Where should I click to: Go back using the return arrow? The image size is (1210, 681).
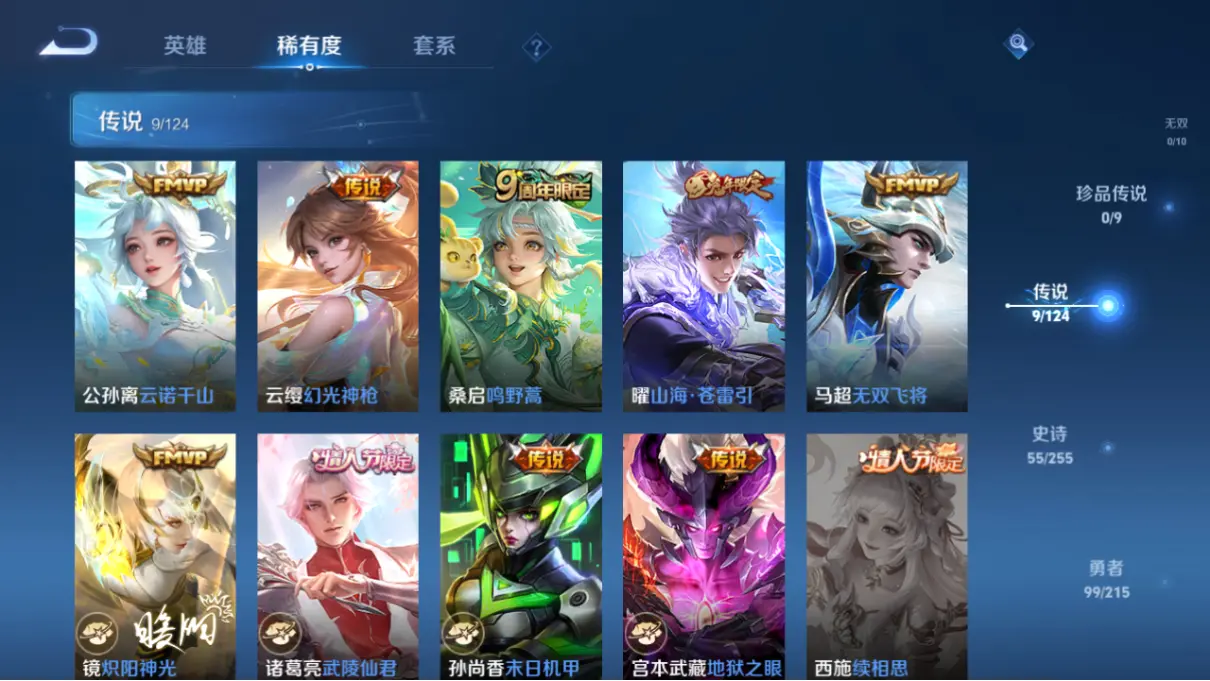[x=69, y=43]
